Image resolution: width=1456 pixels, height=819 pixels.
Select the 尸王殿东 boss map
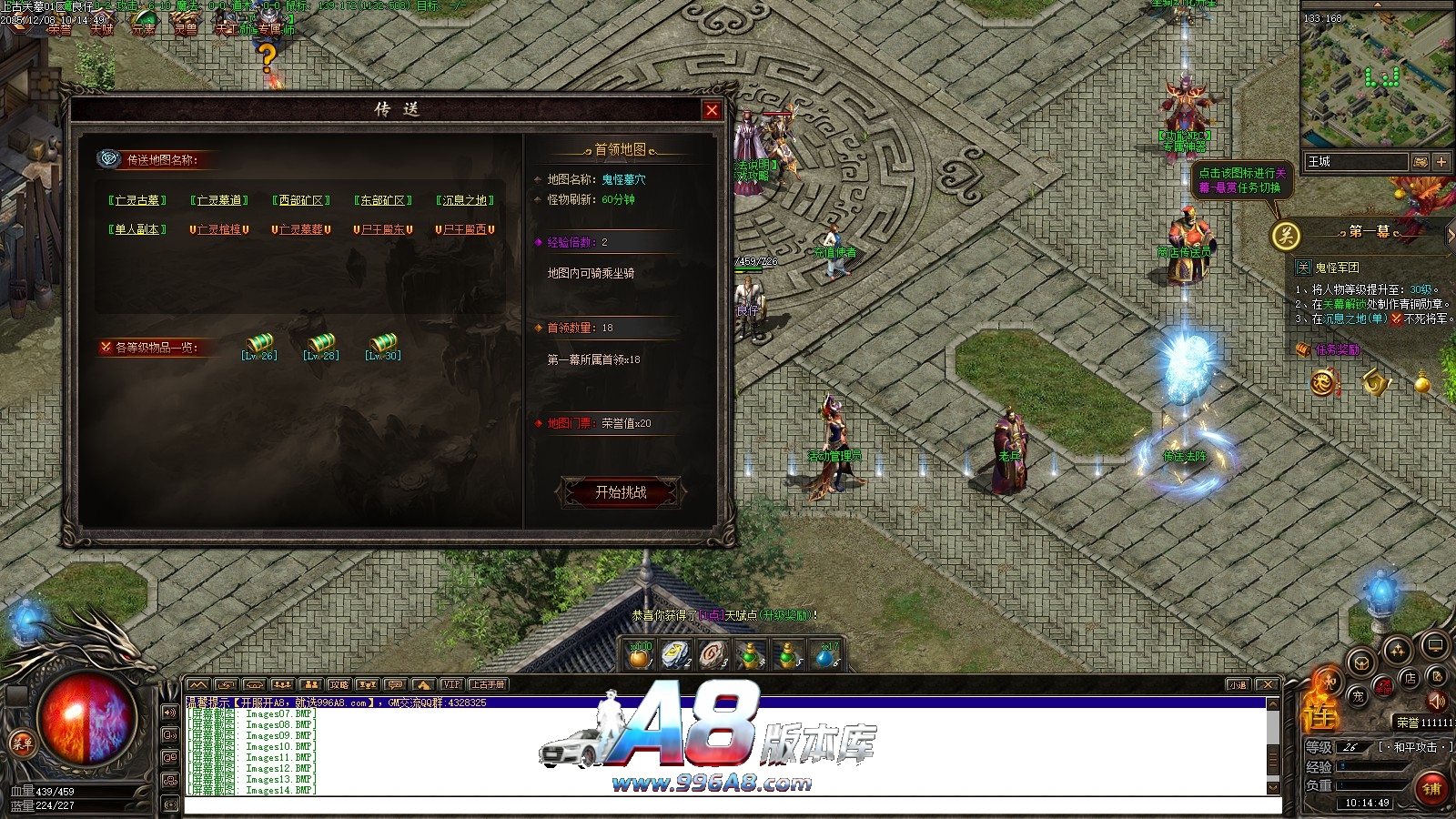[383, 229]
